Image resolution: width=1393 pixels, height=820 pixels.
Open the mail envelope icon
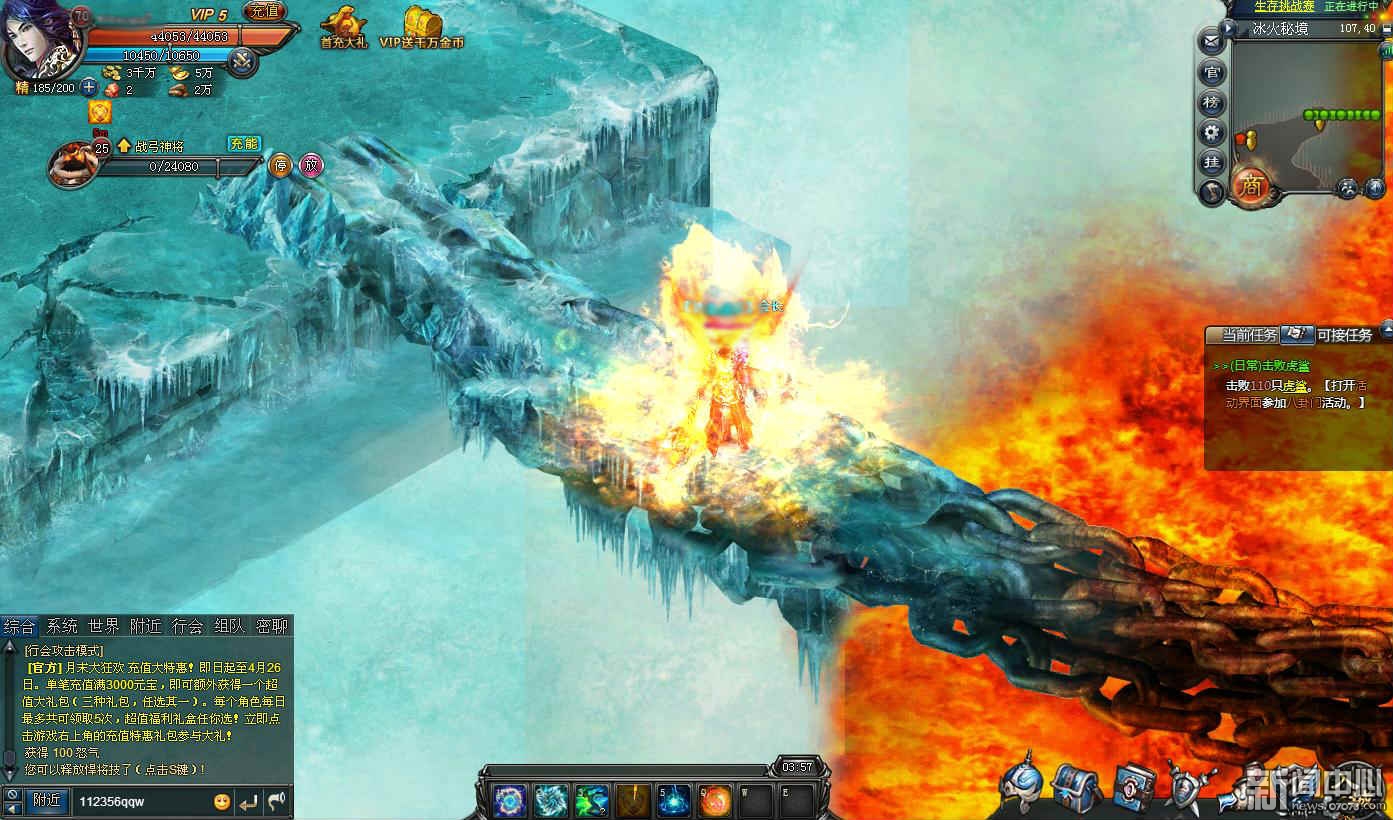pyautogui.click(x=1212, y=42)
